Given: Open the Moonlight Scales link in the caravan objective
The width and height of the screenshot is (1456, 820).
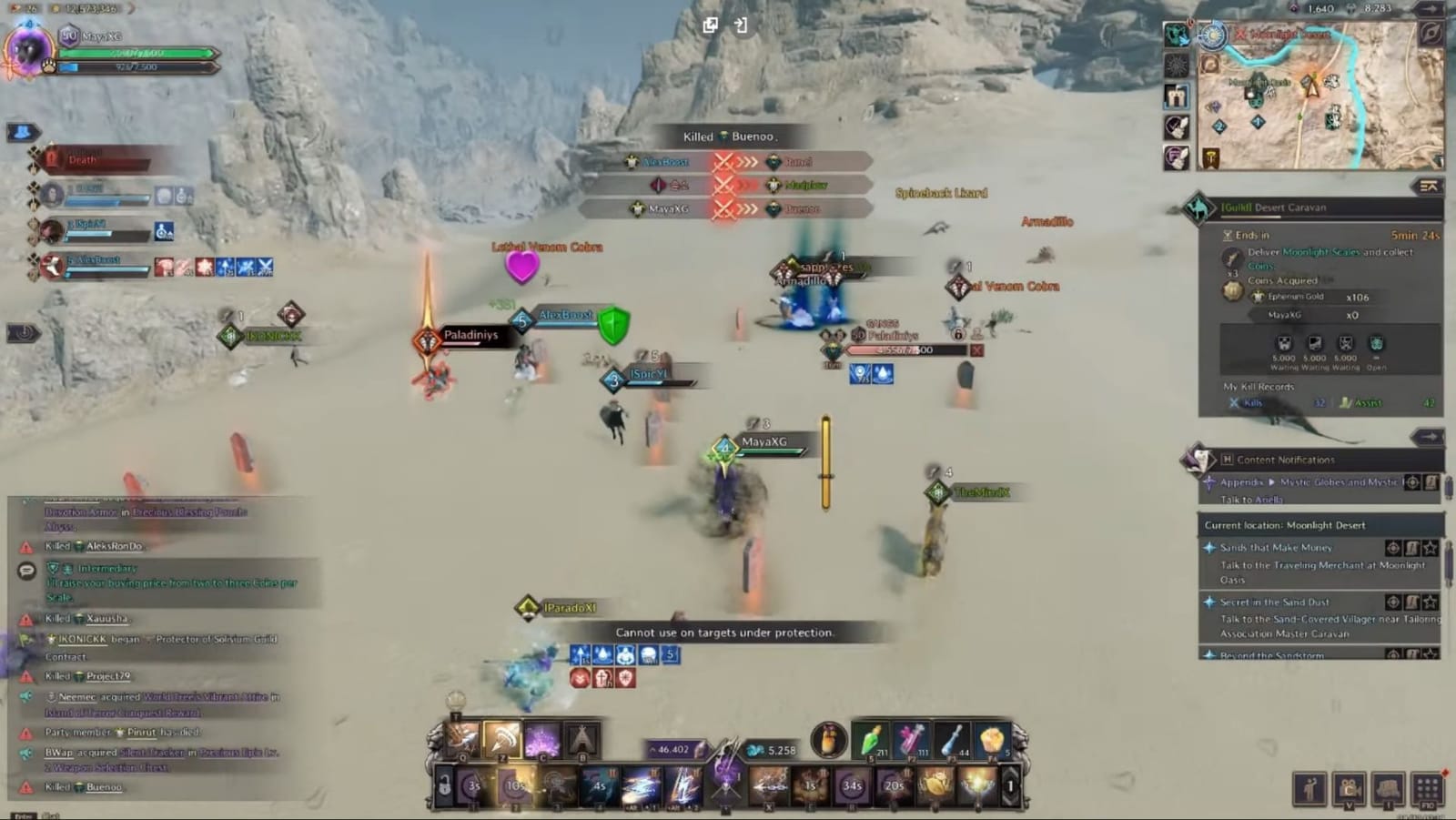Looking at the screenshot, I should pyautogui.click(x=1321, y=253).
